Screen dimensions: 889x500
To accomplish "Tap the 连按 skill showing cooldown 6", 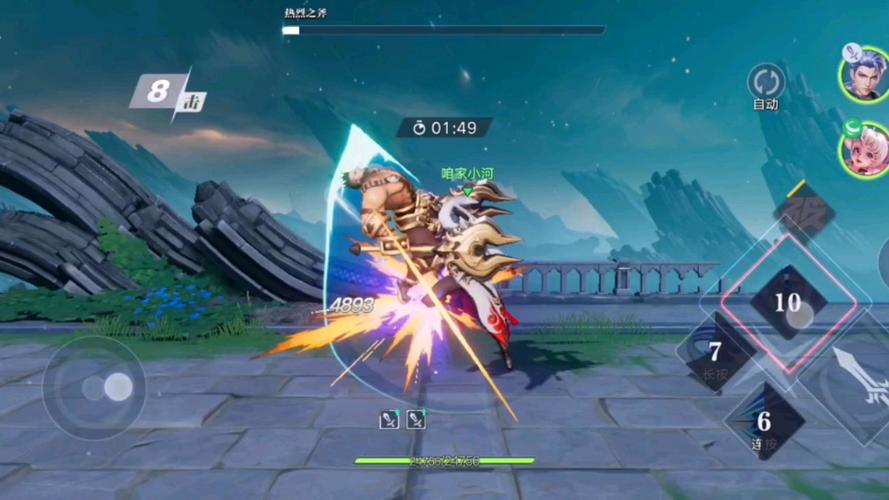I will coord(765,421).
